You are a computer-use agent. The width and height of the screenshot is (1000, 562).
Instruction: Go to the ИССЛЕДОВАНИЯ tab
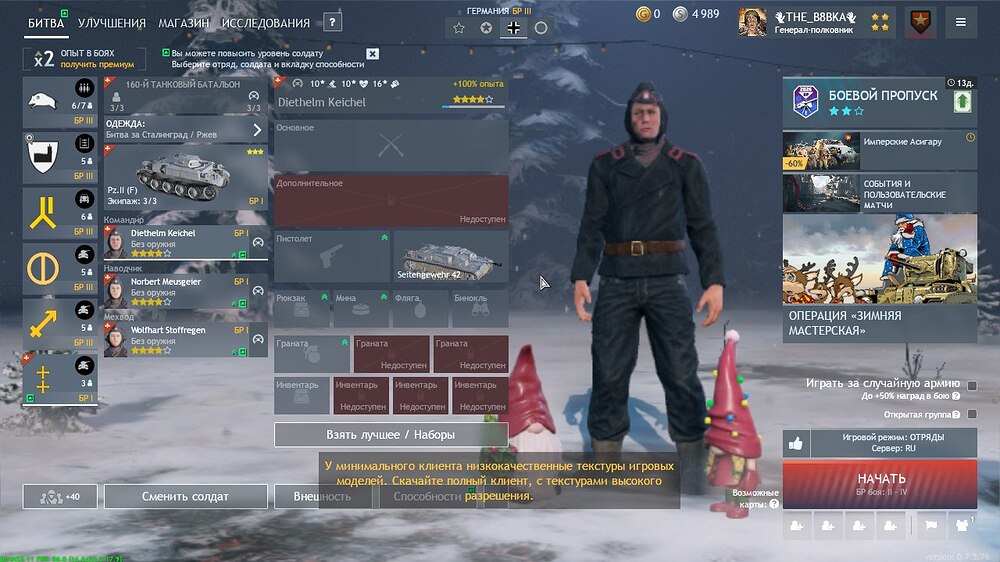[x=266, y=23]
